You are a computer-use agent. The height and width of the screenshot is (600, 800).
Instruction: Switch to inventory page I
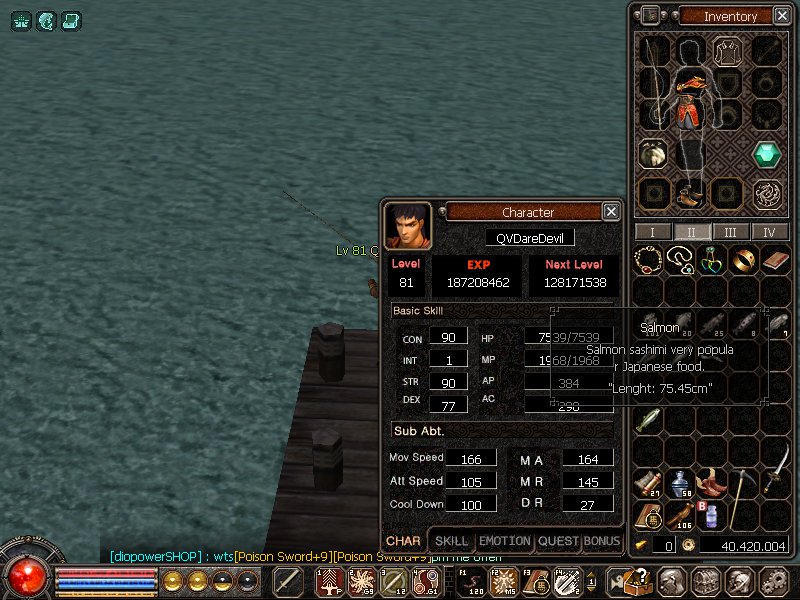pos(653,232)
